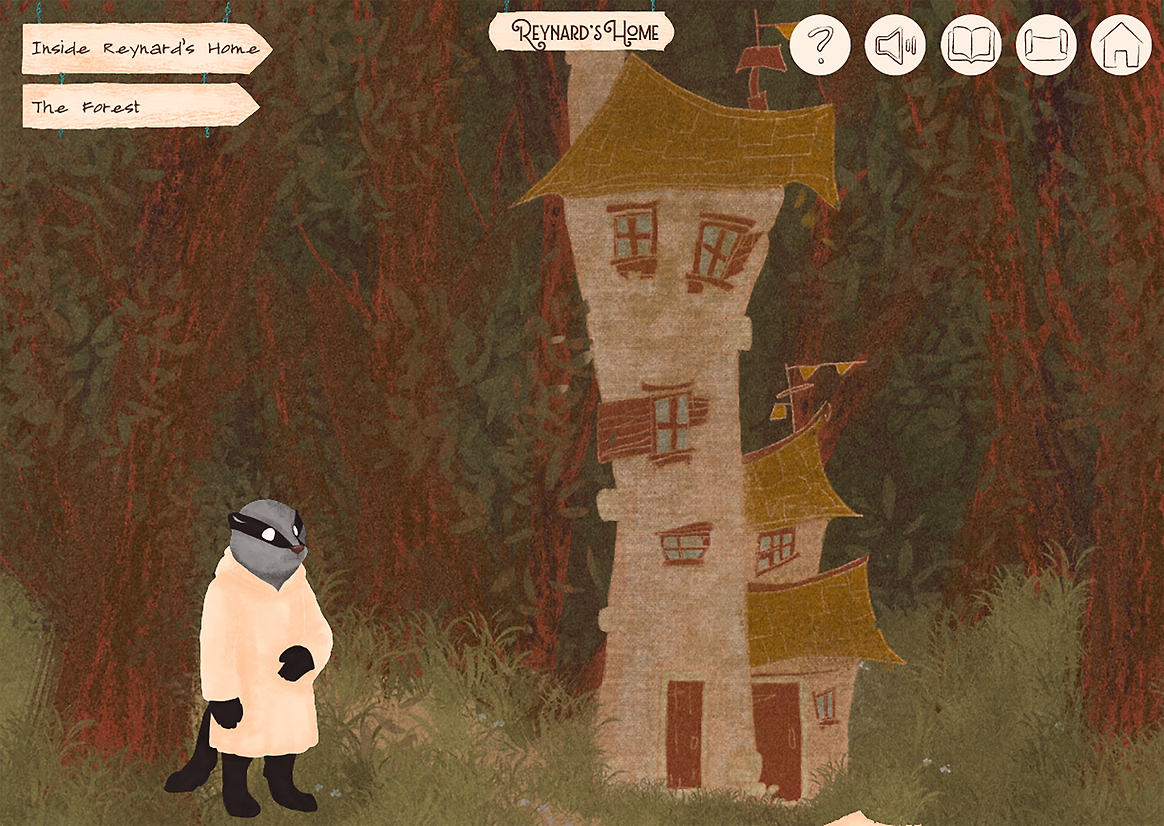The height and width of the screenshot is (826, 1164).
Task: Go to Inside Reynard's Home sign
Action: coord(145,49)
